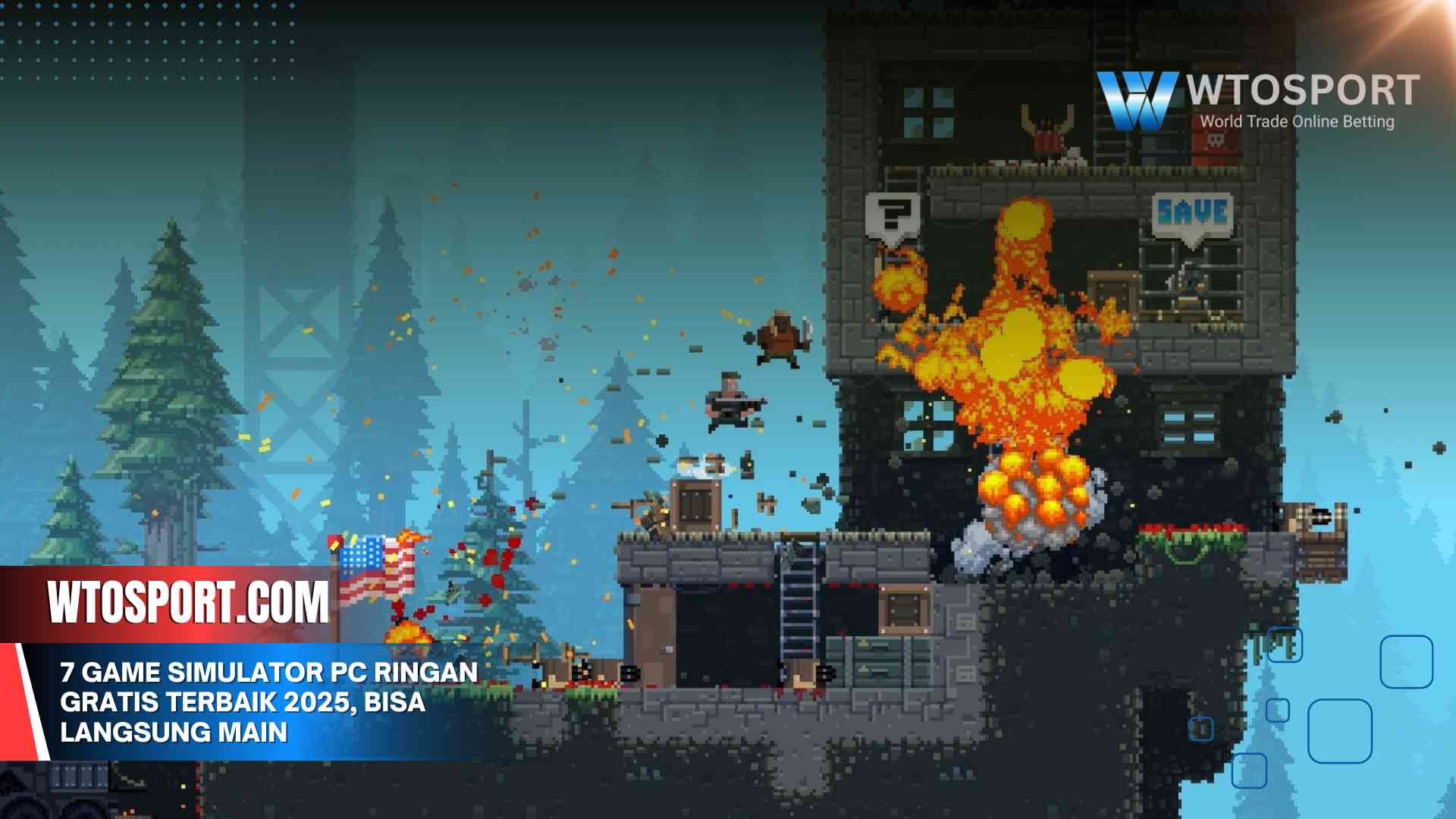This screenshot has width=1456, height=819.
Task: Click the WTOSPORT logo in the corner
Action: click(1257, 100)
